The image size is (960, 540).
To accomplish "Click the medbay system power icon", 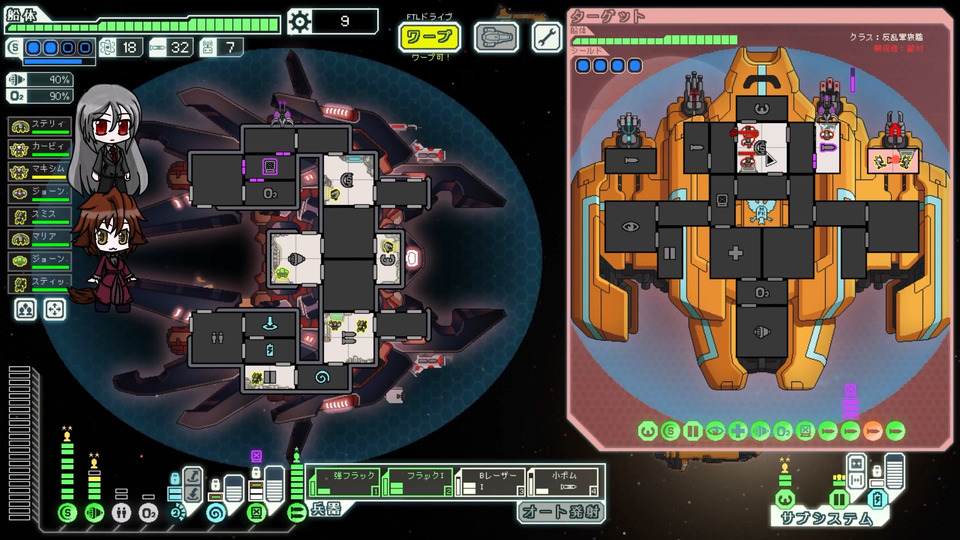I will (121, 513).
